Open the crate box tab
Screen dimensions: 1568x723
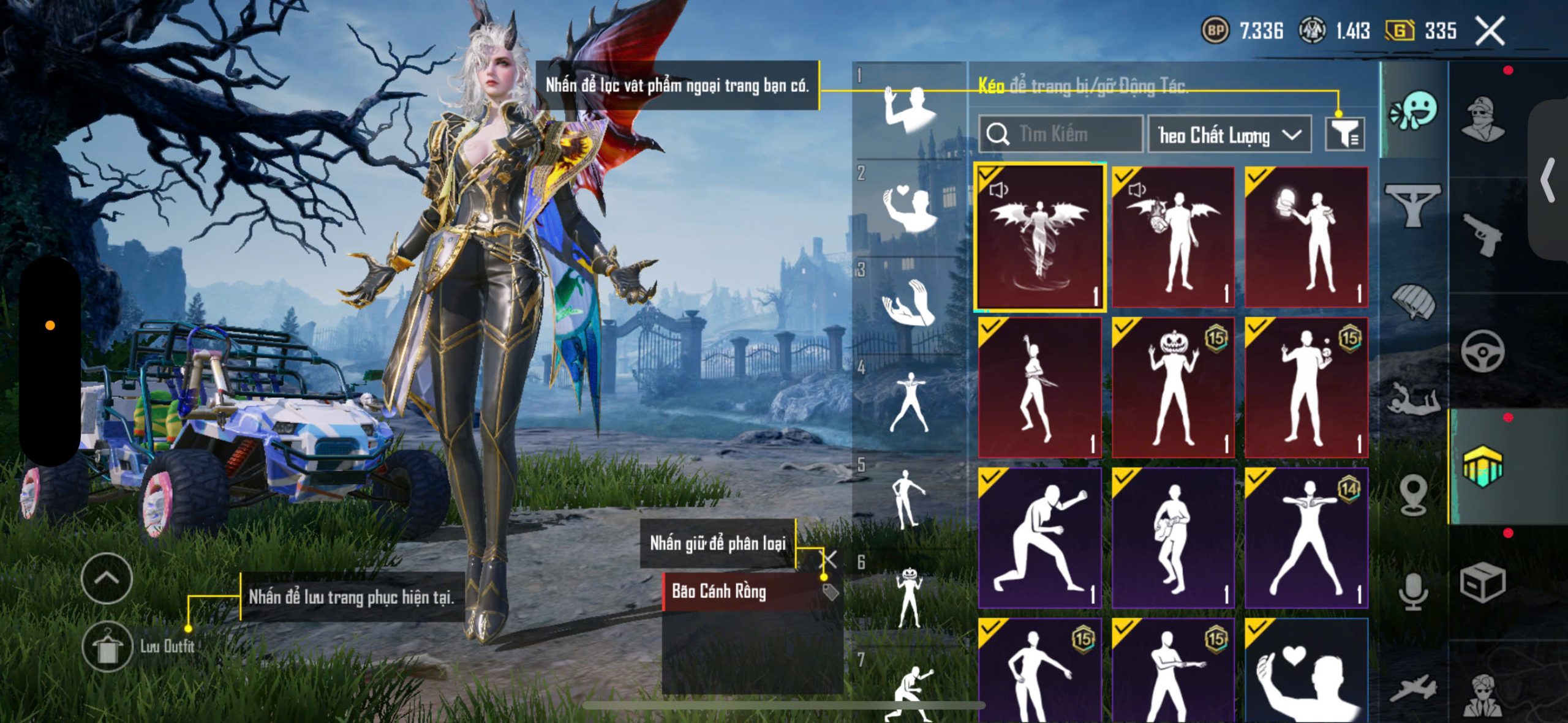pos(1482,582)
